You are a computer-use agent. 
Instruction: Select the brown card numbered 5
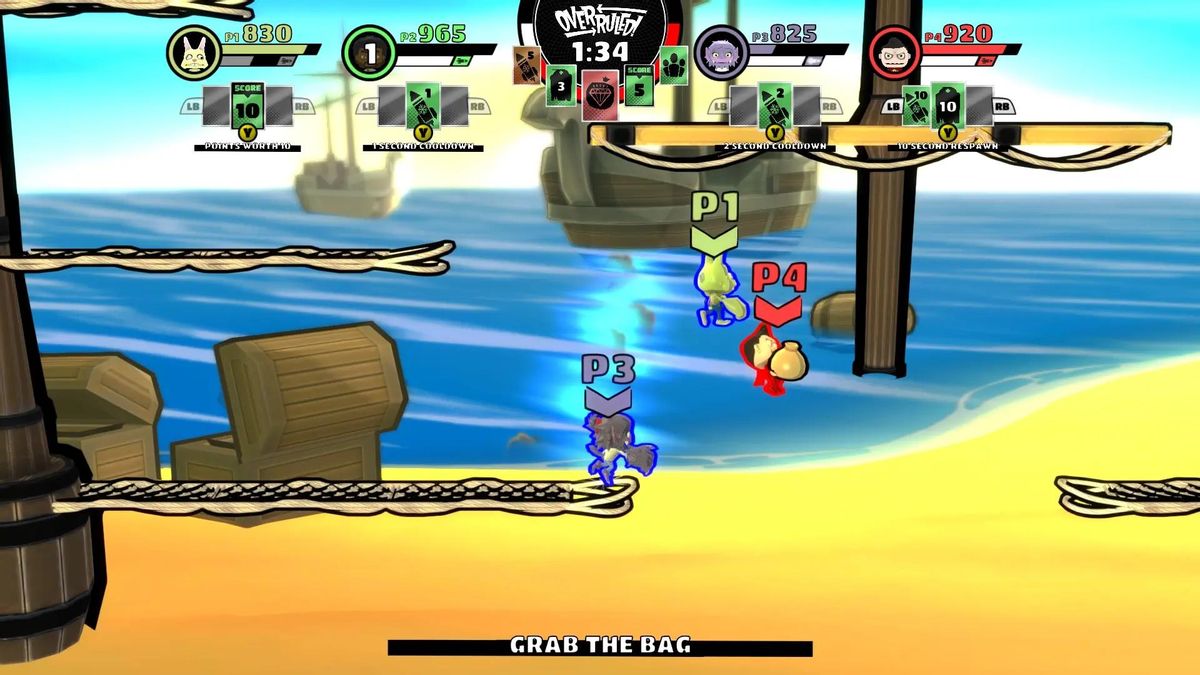point(527,66)
